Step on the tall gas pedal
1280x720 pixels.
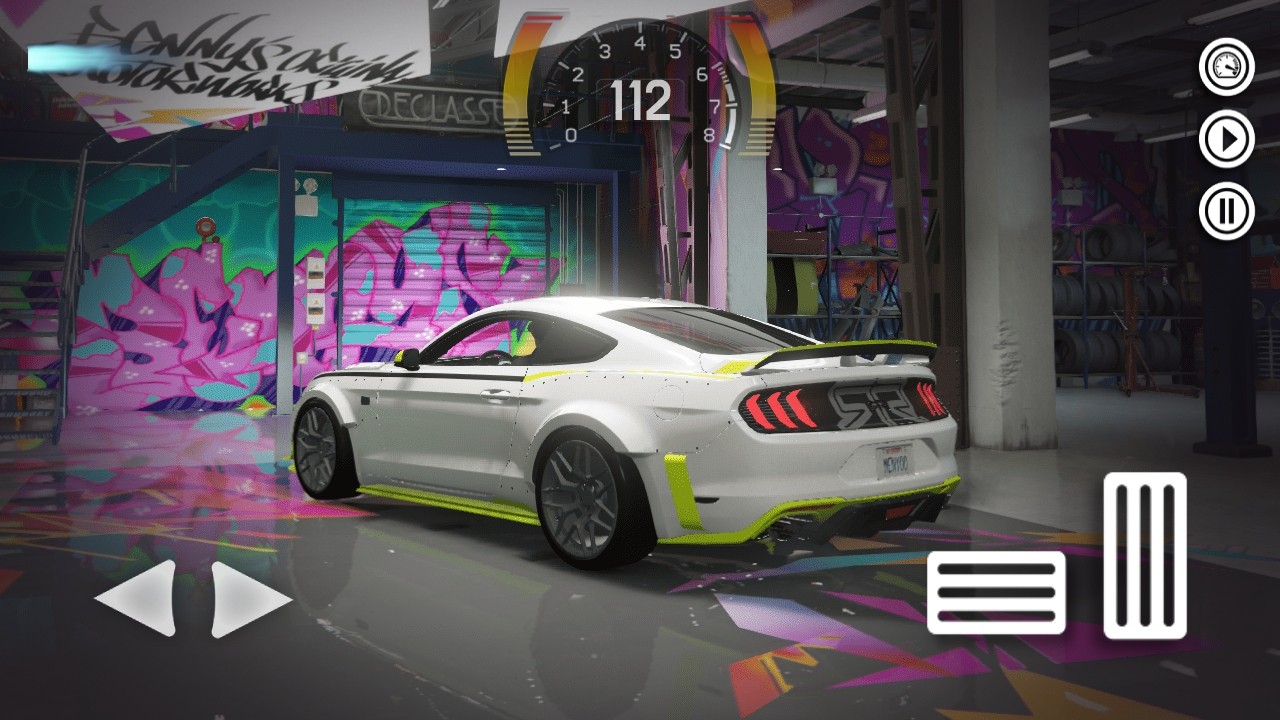click(1145, 556)
